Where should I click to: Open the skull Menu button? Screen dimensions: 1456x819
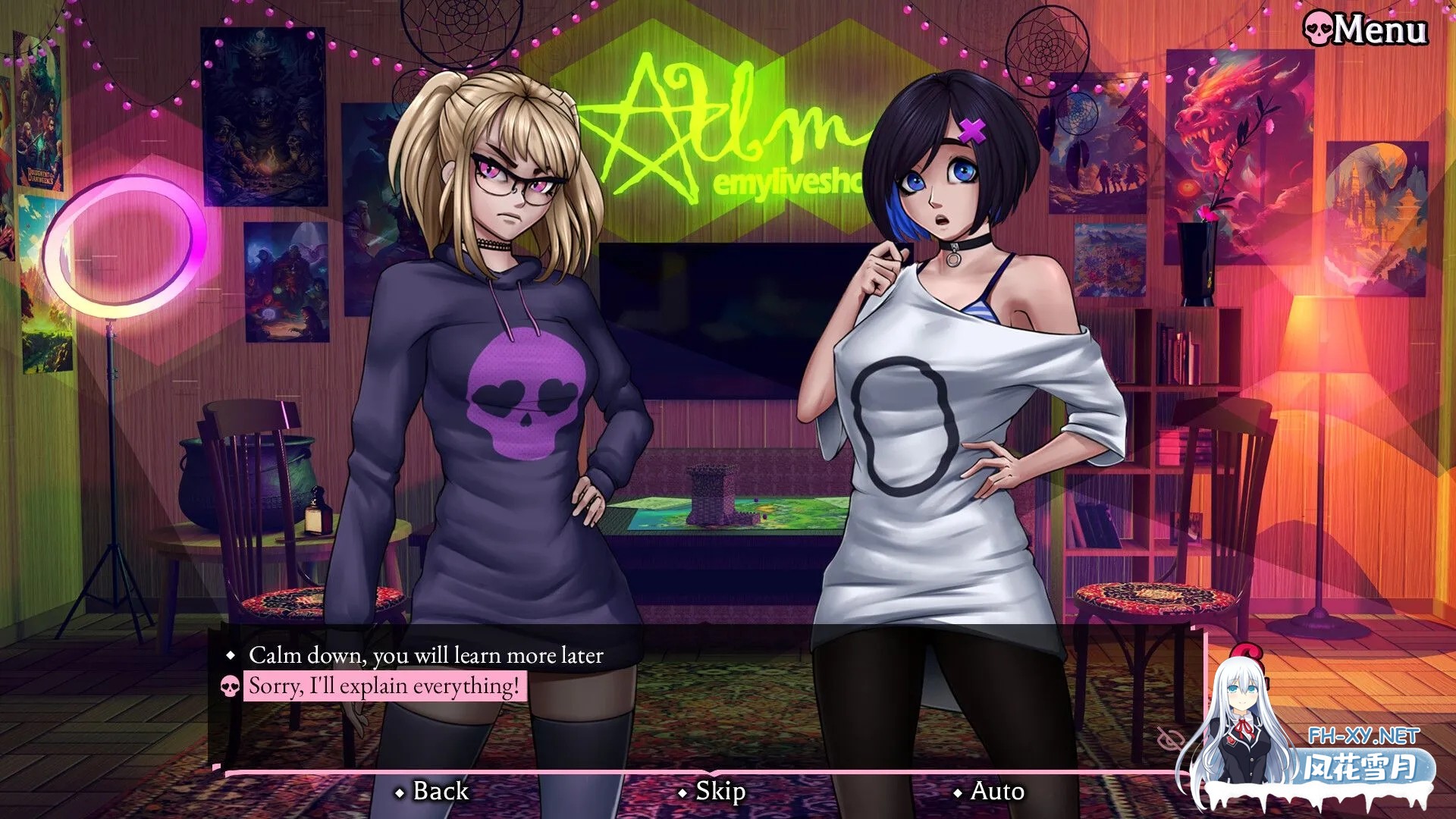[1365, 30]
